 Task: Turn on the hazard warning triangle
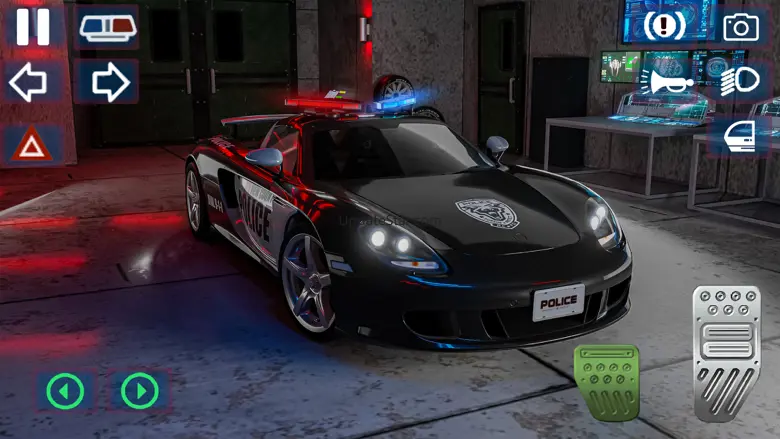(x=31, y=146)
